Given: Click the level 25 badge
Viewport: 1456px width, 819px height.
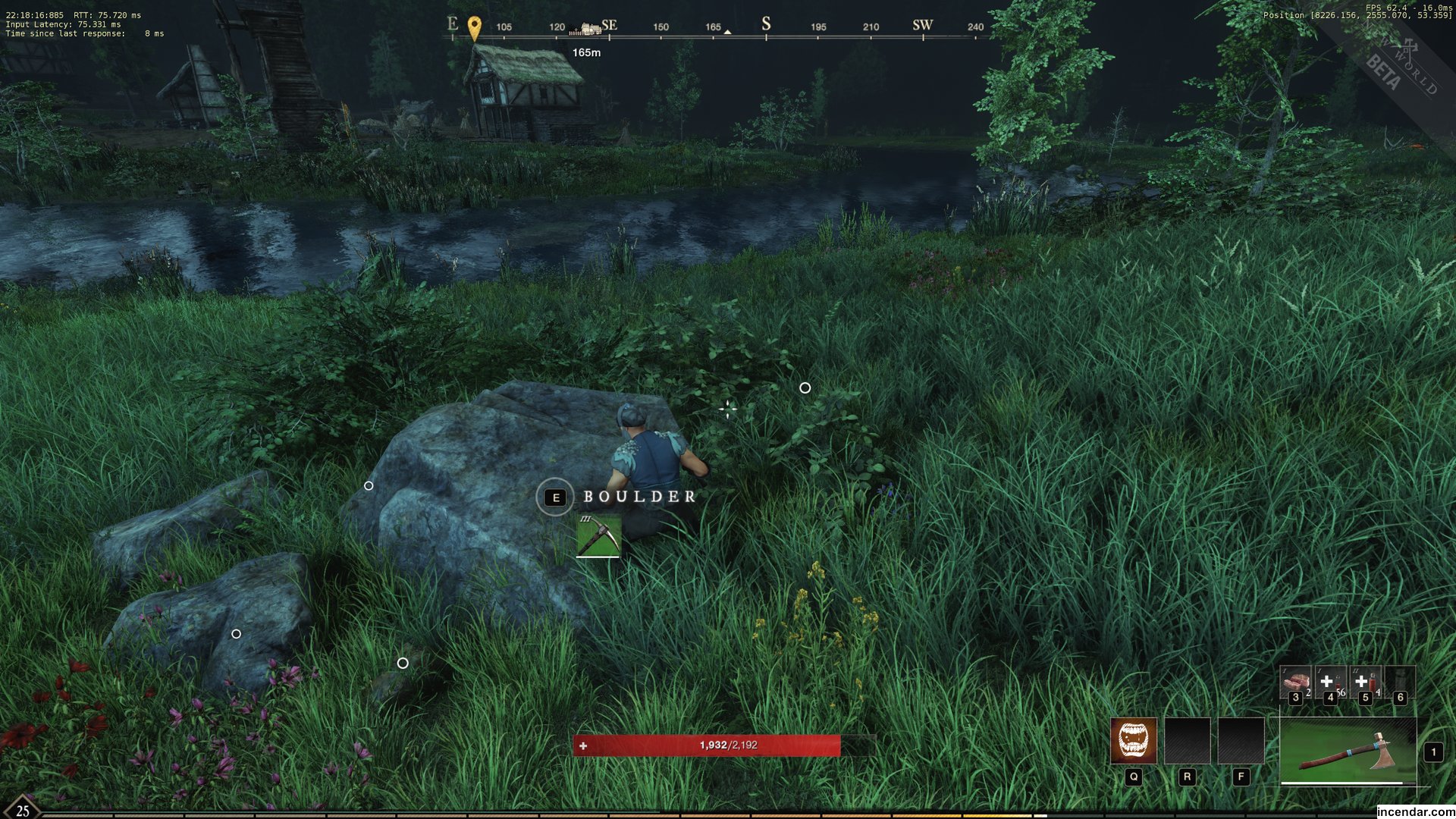Looking at the screenshot, I should 22,809.
